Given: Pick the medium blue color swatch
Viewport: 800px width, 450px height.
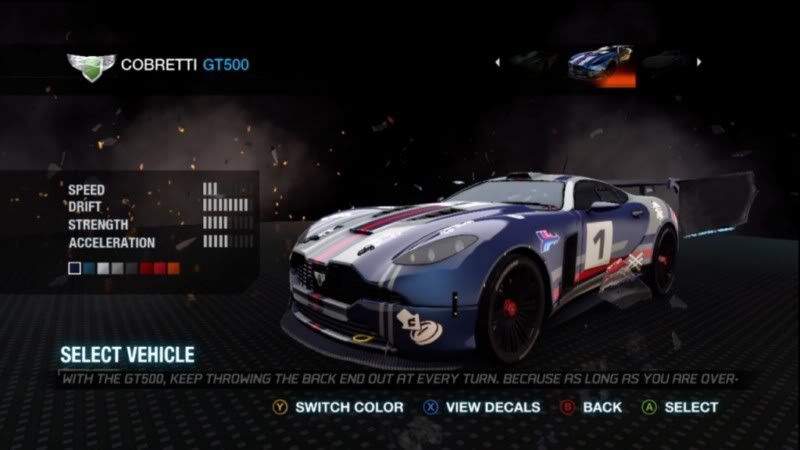Looking at the screenshot, I should [89, 268].
